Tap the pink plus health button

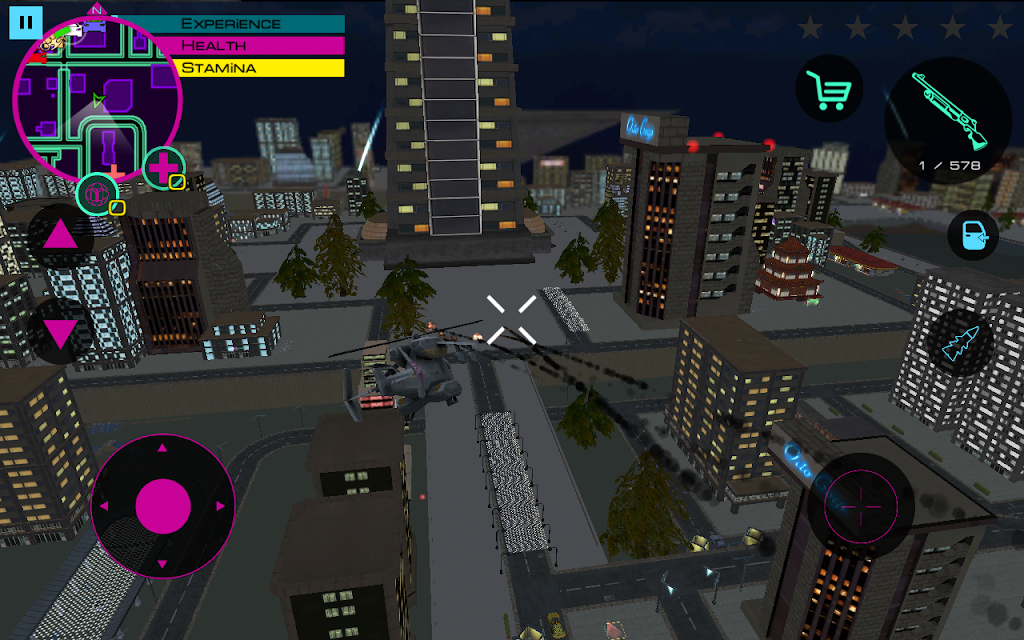[162, 167]
